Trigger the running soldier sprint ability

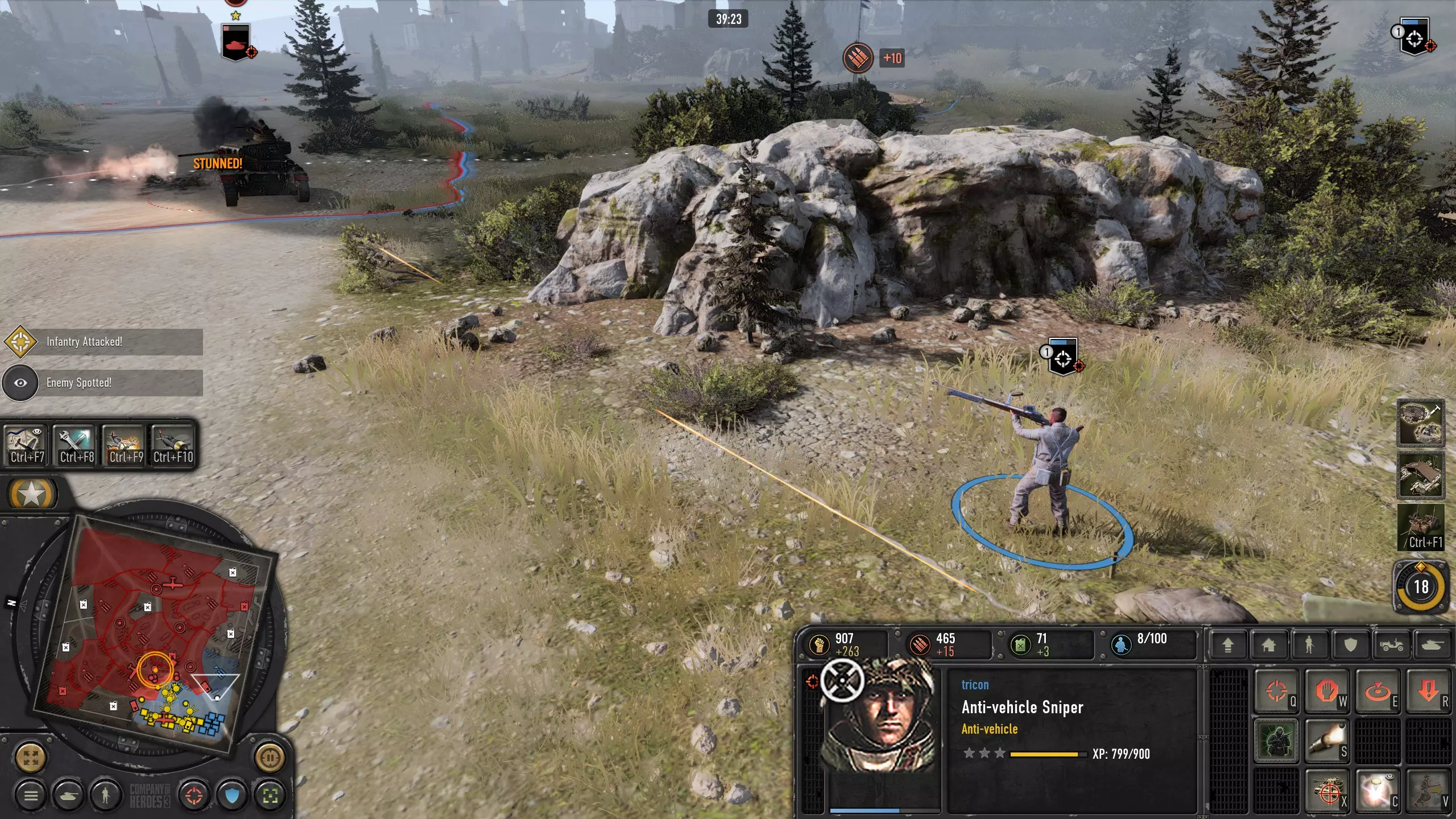(x=1428, y=792)
